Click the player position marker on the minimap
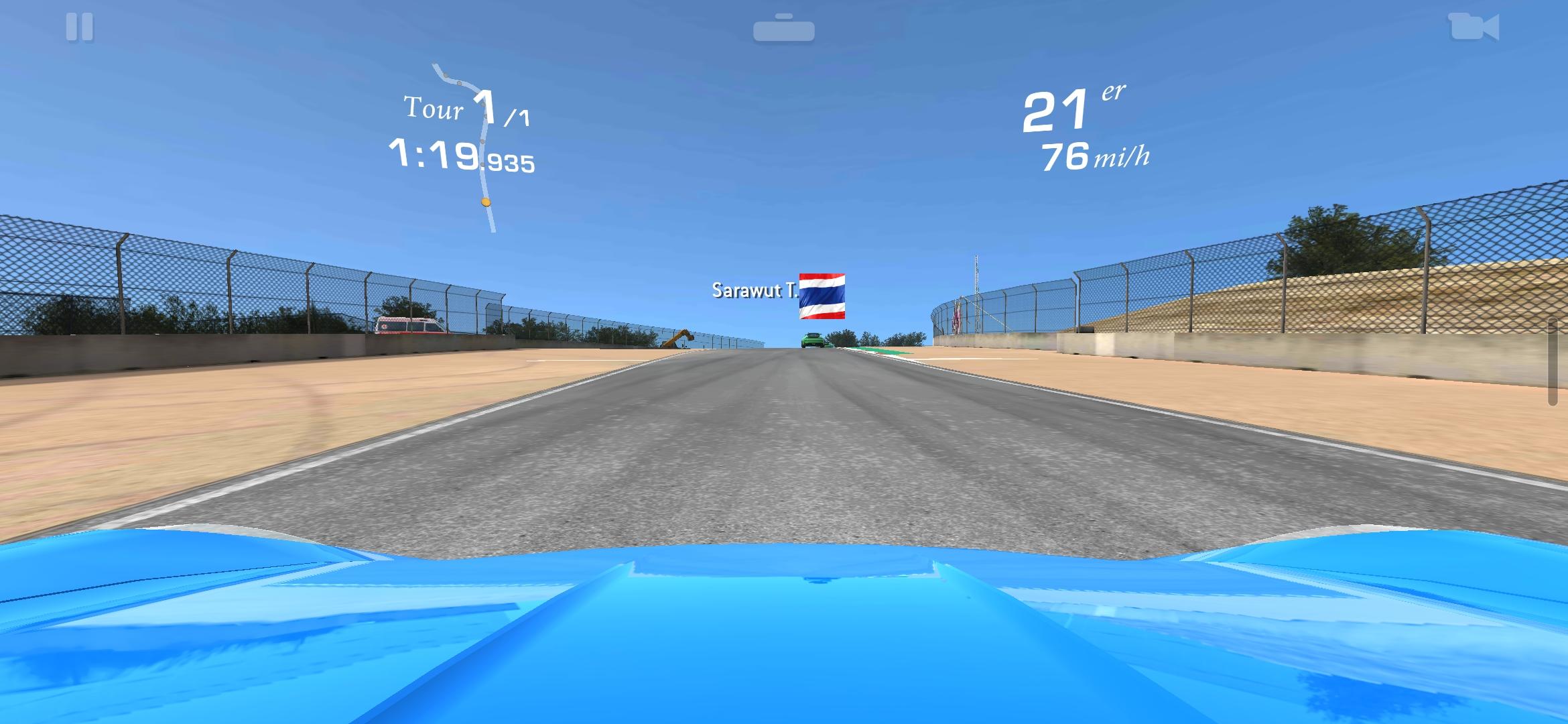 click(487, 202)
